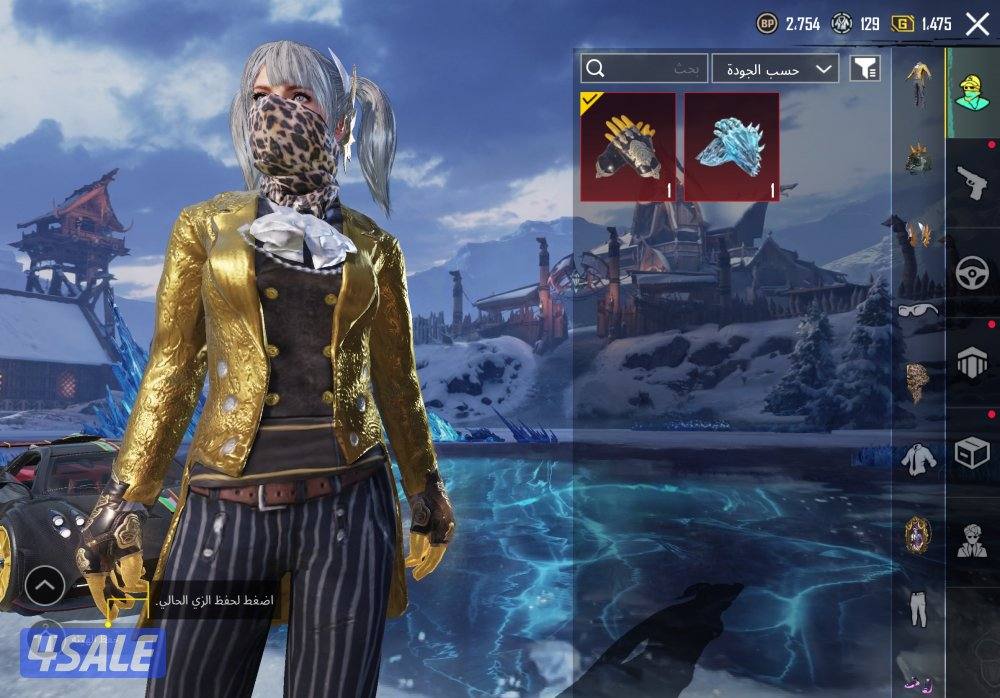This screenshot has width=1000, height=698.
Task: Show the face mask category
Action: coord(918,383)
